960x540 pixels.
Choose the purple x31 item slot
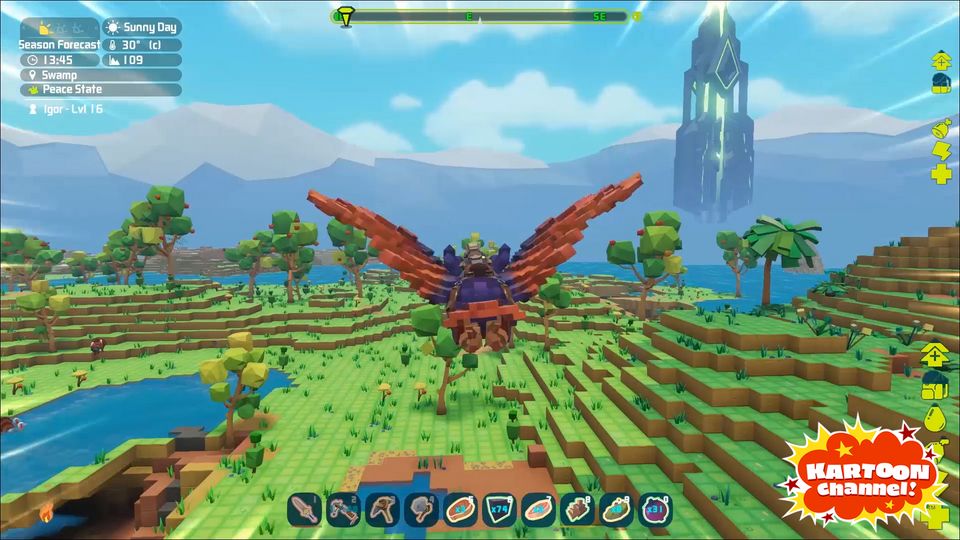click(655, 510)
